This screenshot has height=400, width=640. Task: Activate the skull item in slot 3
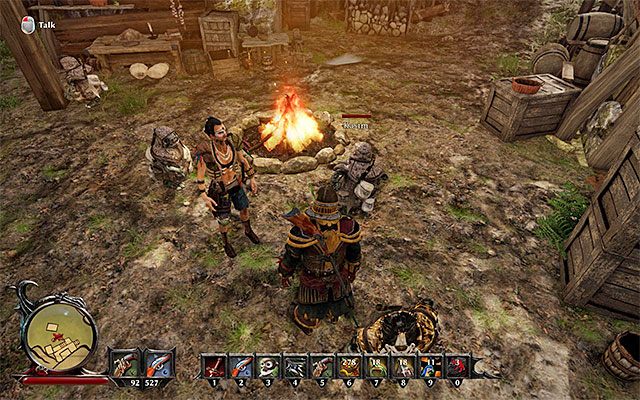[x=268, y=366]
